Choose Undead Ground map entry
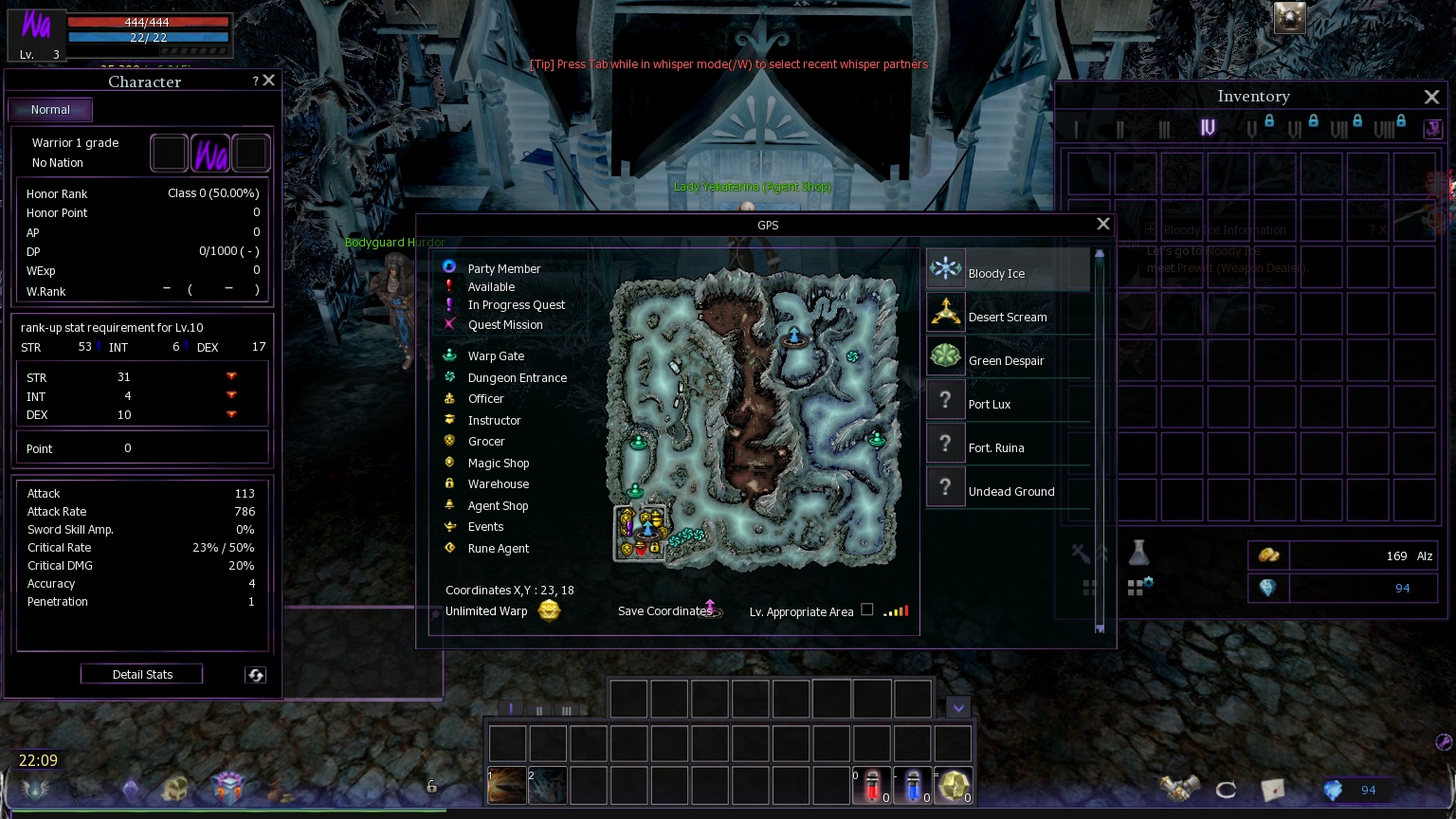 (1007, 489)
